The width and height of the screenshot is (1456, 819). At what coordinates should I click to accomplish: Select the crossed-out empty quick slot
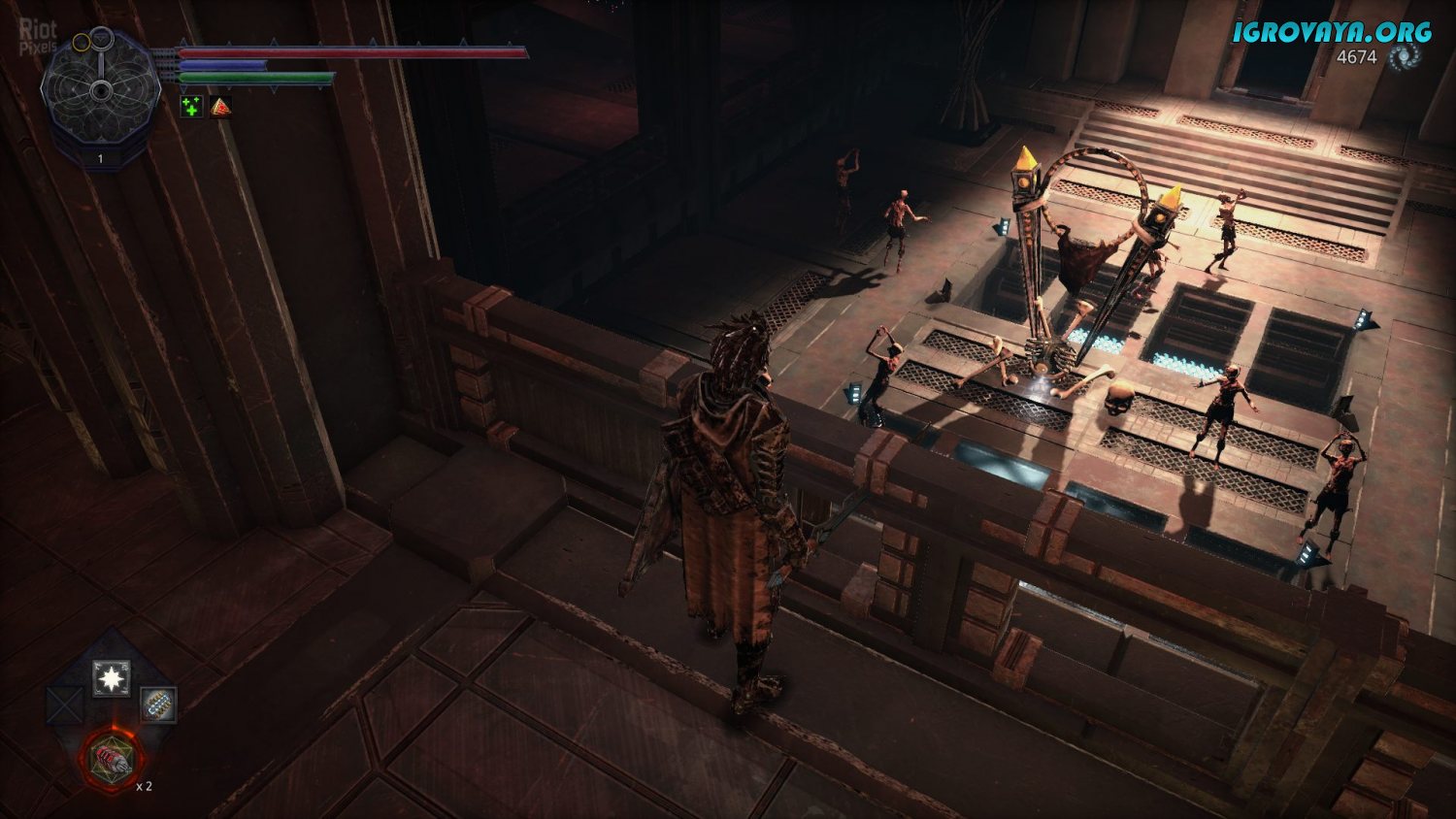65,704
